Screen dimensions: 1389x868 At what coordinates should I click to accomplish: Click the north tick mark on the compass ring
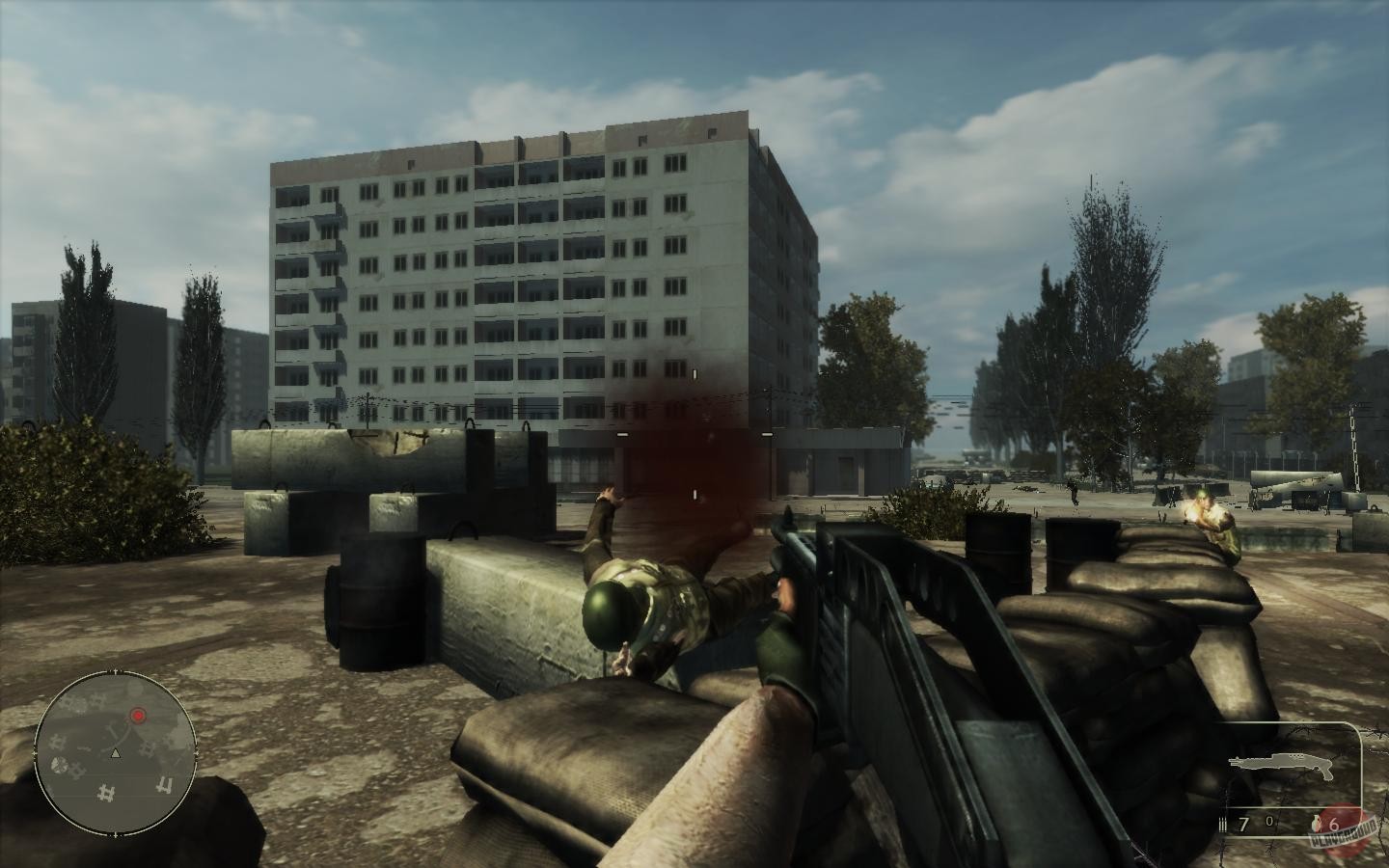point(116,669)
